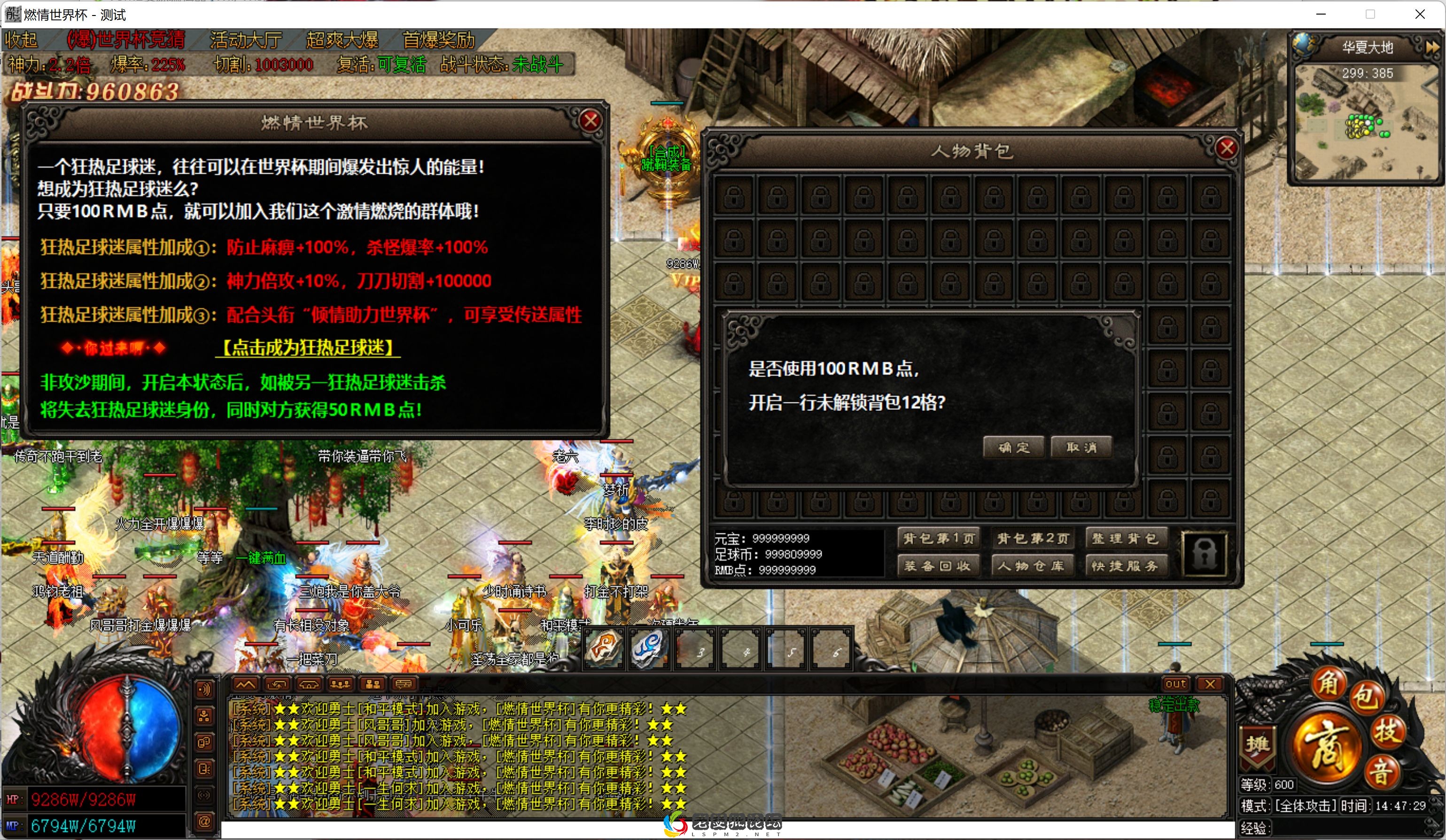Screen dimensions: 1446x840
Task: Open 人物仓库 storage
Action: [x=1033, y=566]
